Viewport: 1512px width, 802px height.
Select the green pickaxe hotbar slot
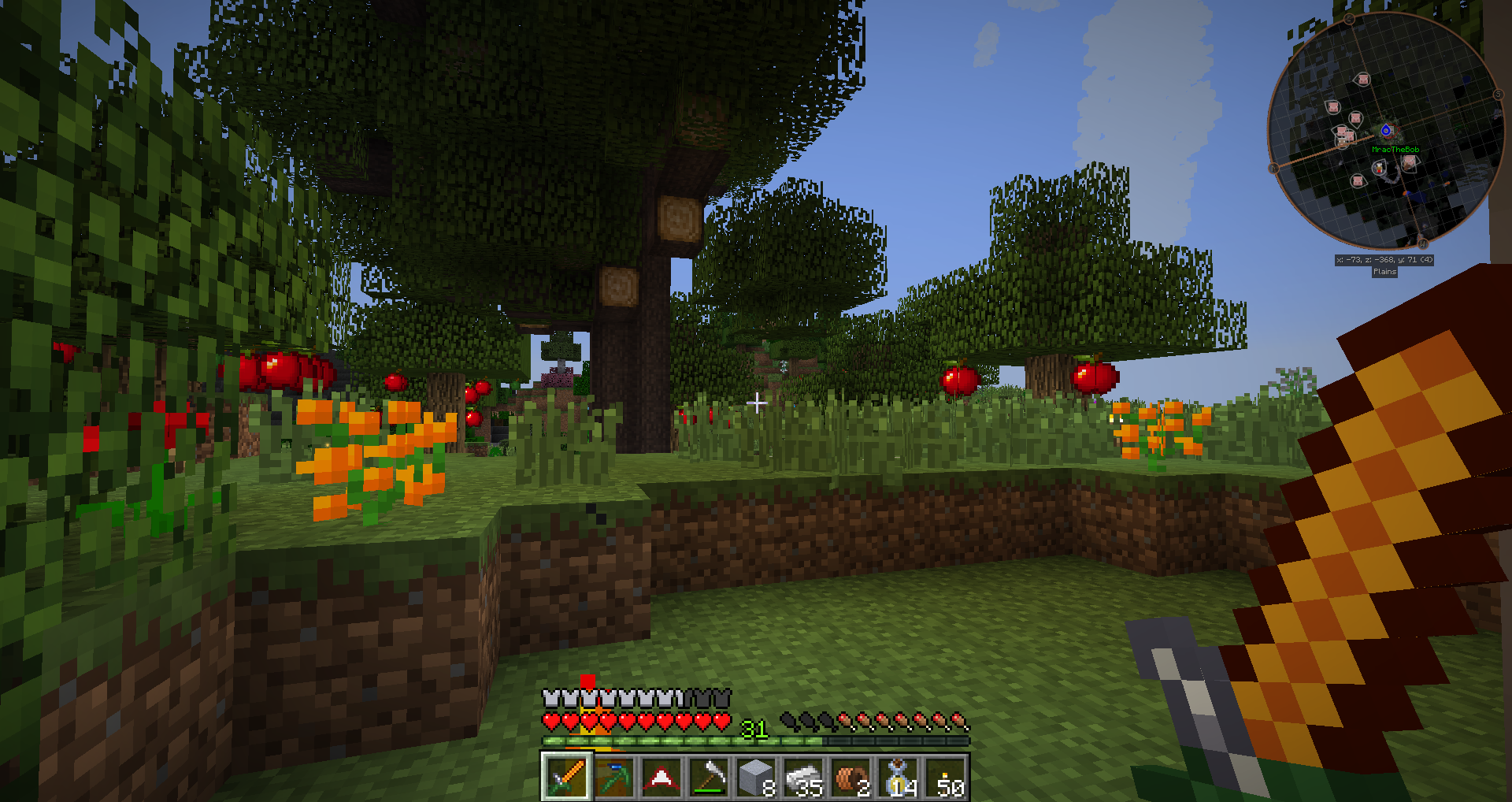pos(613,777)
